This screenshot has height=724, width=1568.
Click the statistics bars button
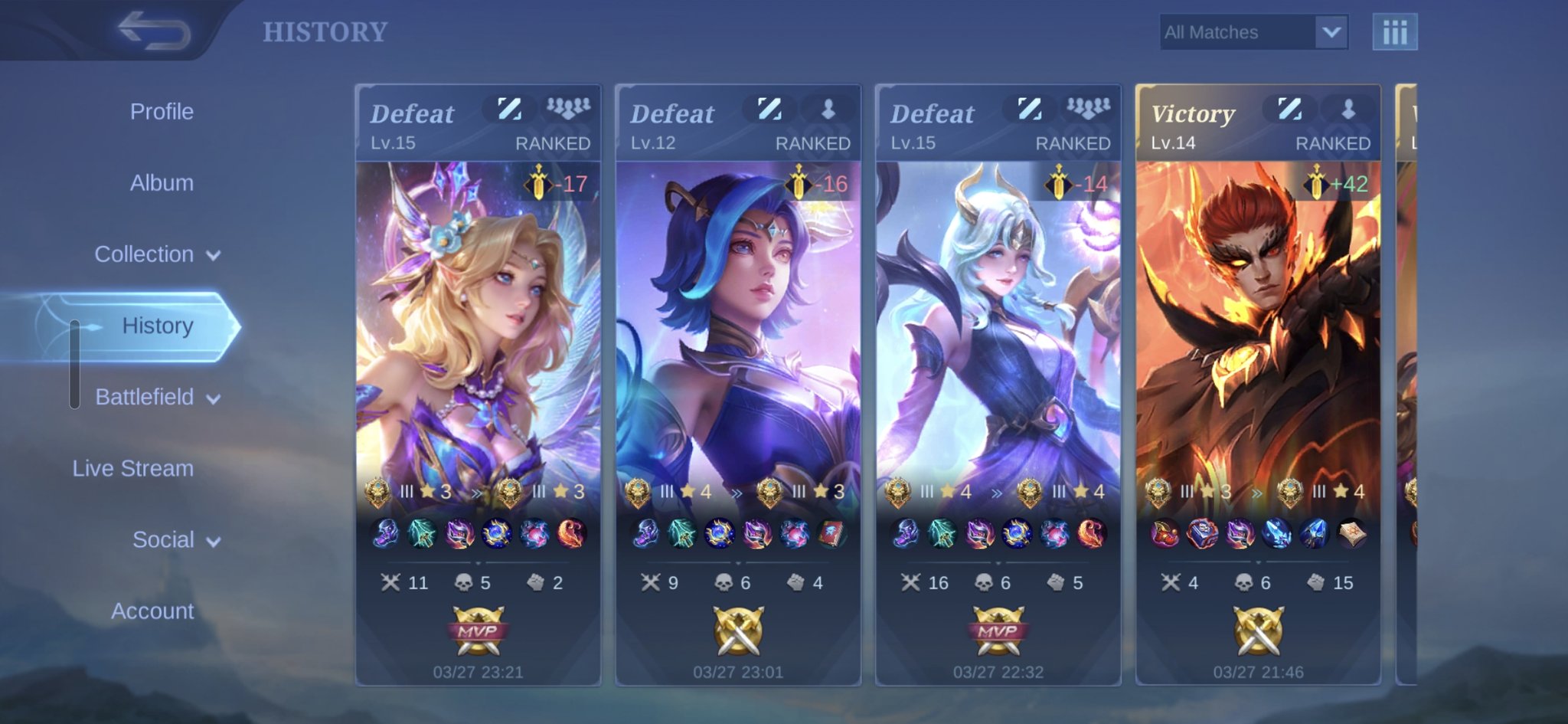coord(1394,32)
